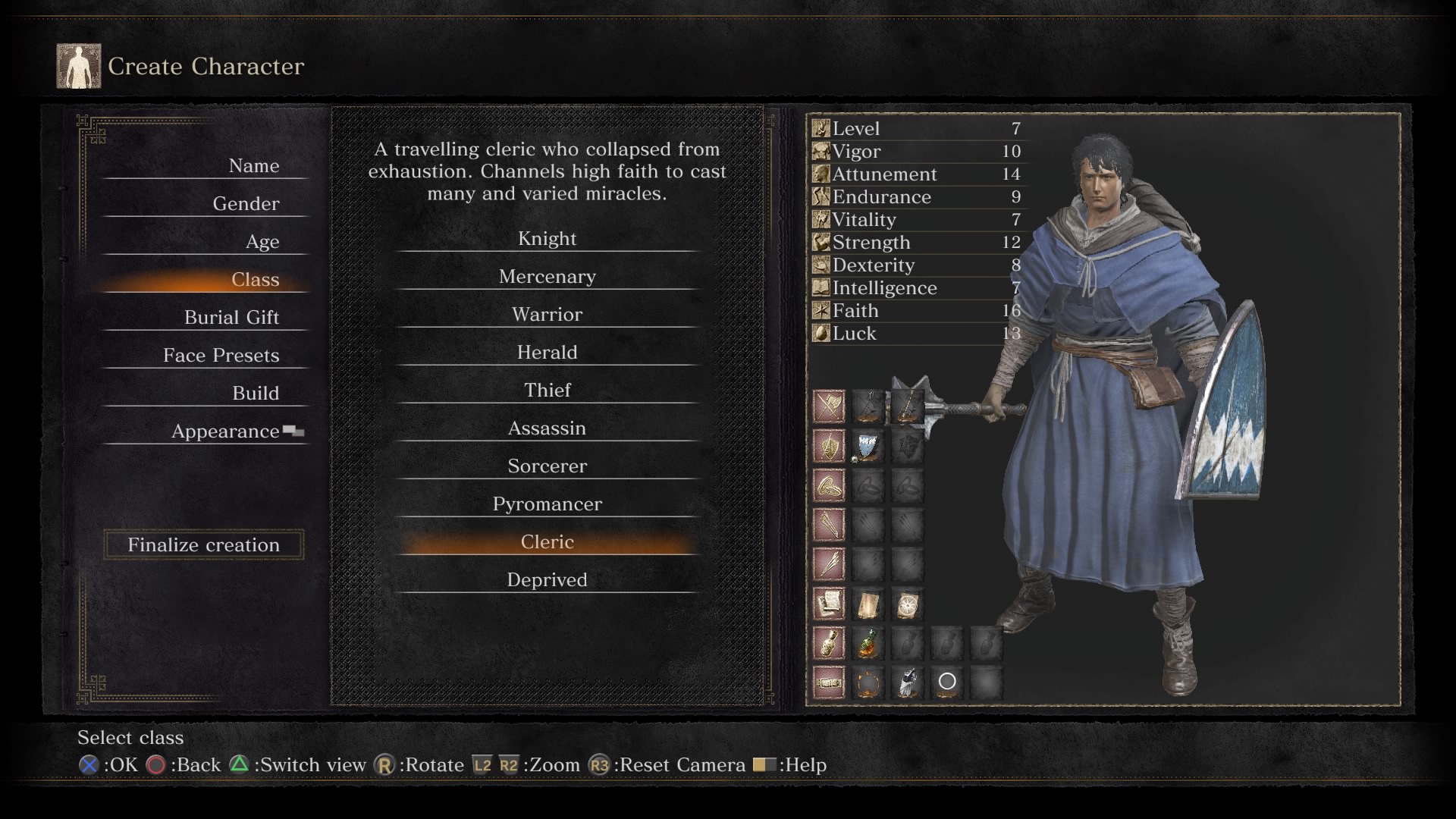Choose the Sorcerer class
Image resolution: width=1456 pixels, height=819 pixels.
547,466
